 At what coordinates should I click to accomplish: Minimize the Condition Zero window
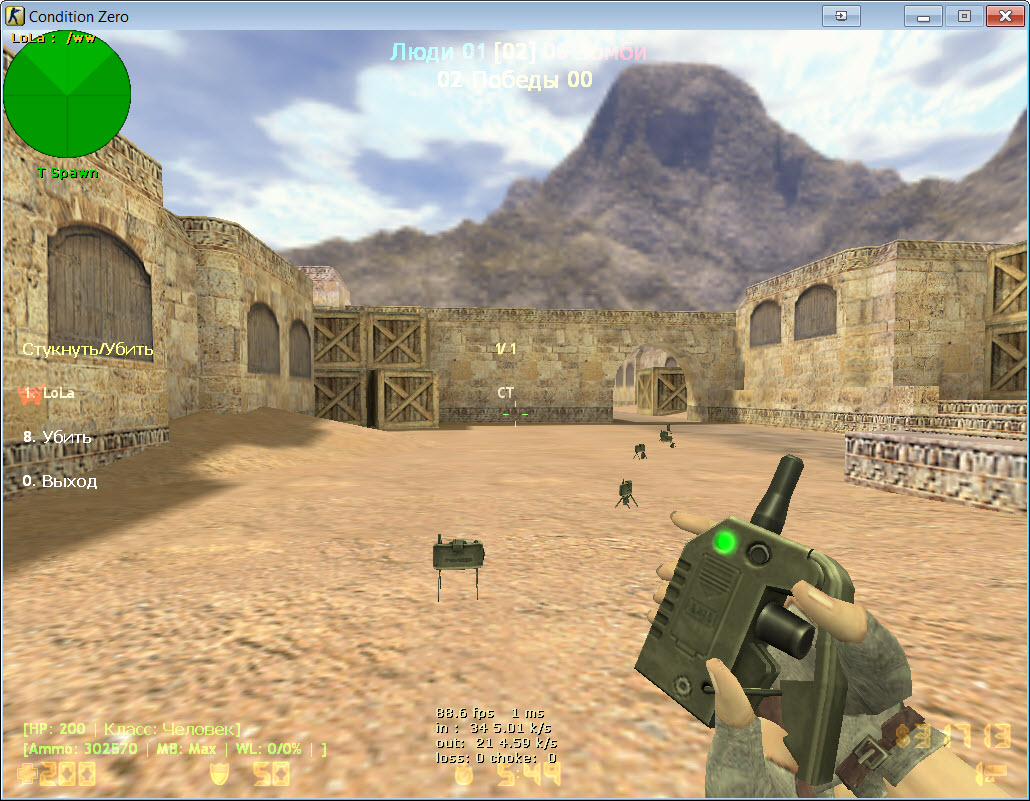point(923,16)
